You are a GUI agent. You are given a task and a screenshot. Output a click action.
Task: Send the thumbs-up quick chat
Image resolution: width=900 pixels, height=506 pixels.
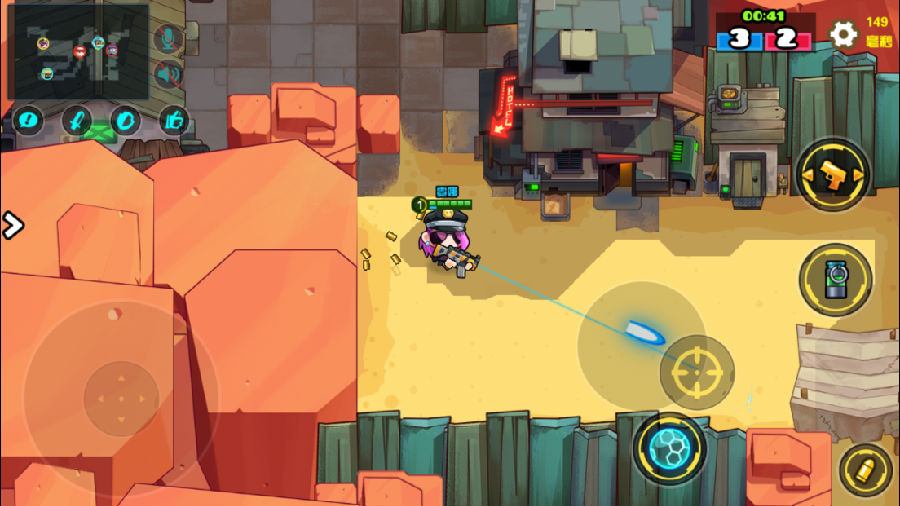point(174,120)
